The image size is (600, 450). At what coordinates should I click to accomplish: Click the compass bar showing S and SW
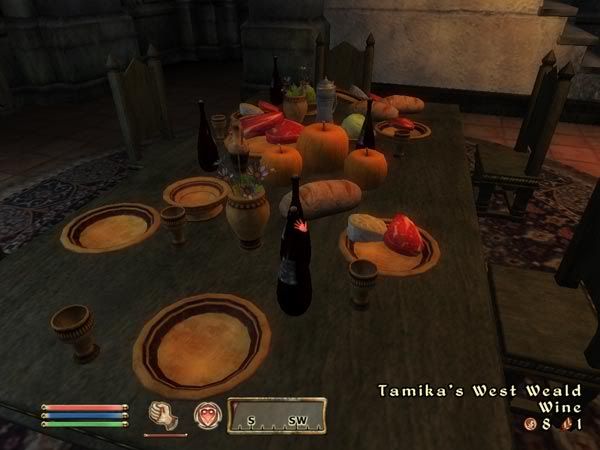(277, 414)
